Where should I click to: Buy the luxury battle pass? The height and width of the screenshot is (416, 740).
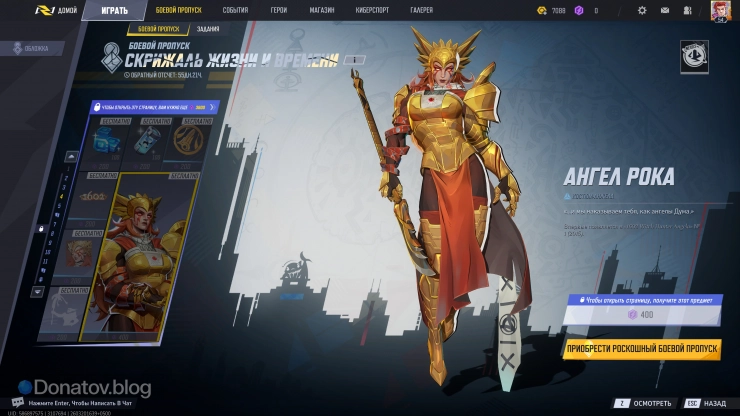click(641, 349)
